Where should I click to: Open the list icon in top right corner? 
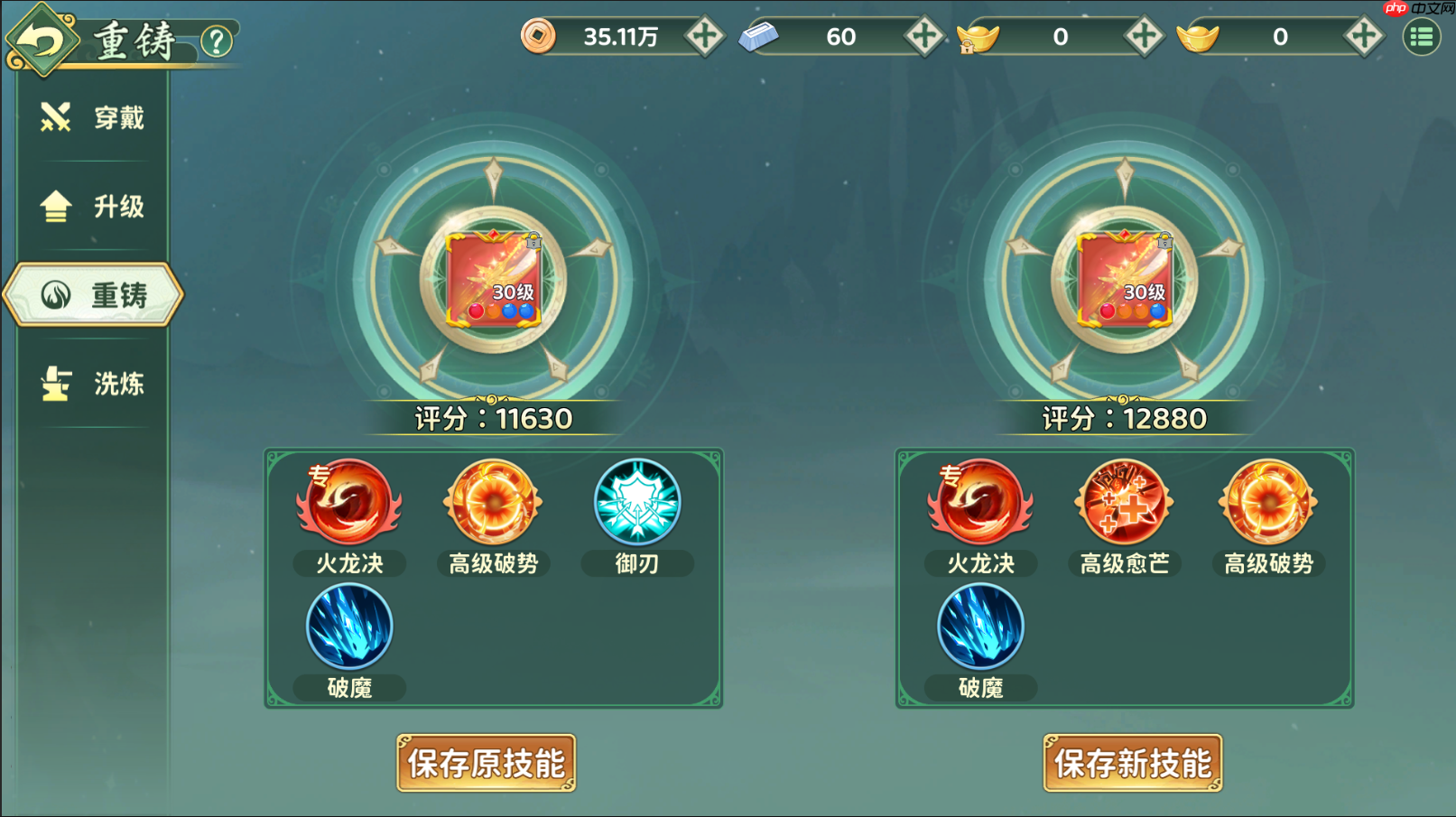click(1422, 36)
